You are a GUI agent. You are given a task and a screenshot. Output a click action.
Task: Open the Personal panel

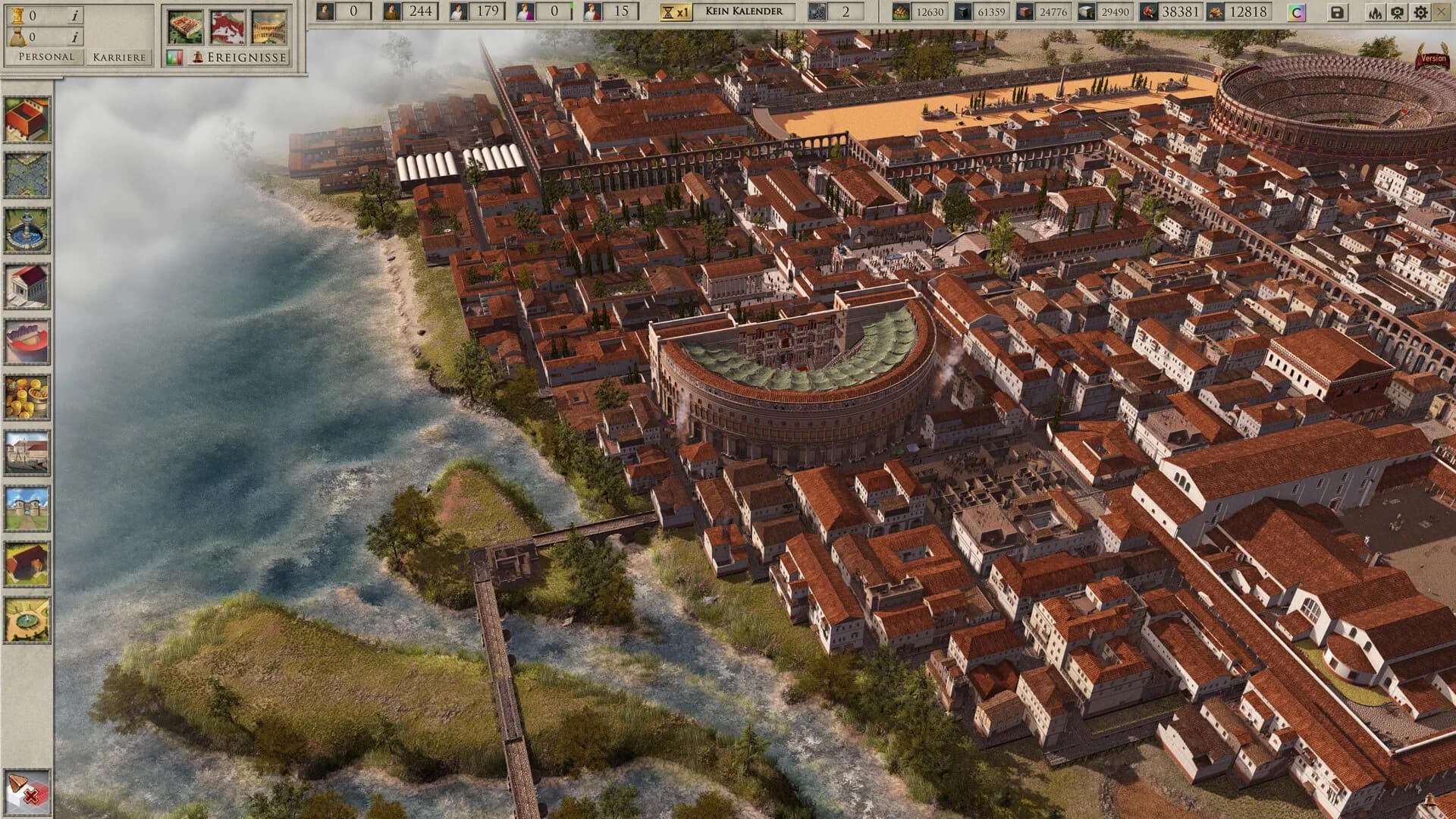point(46,57)
